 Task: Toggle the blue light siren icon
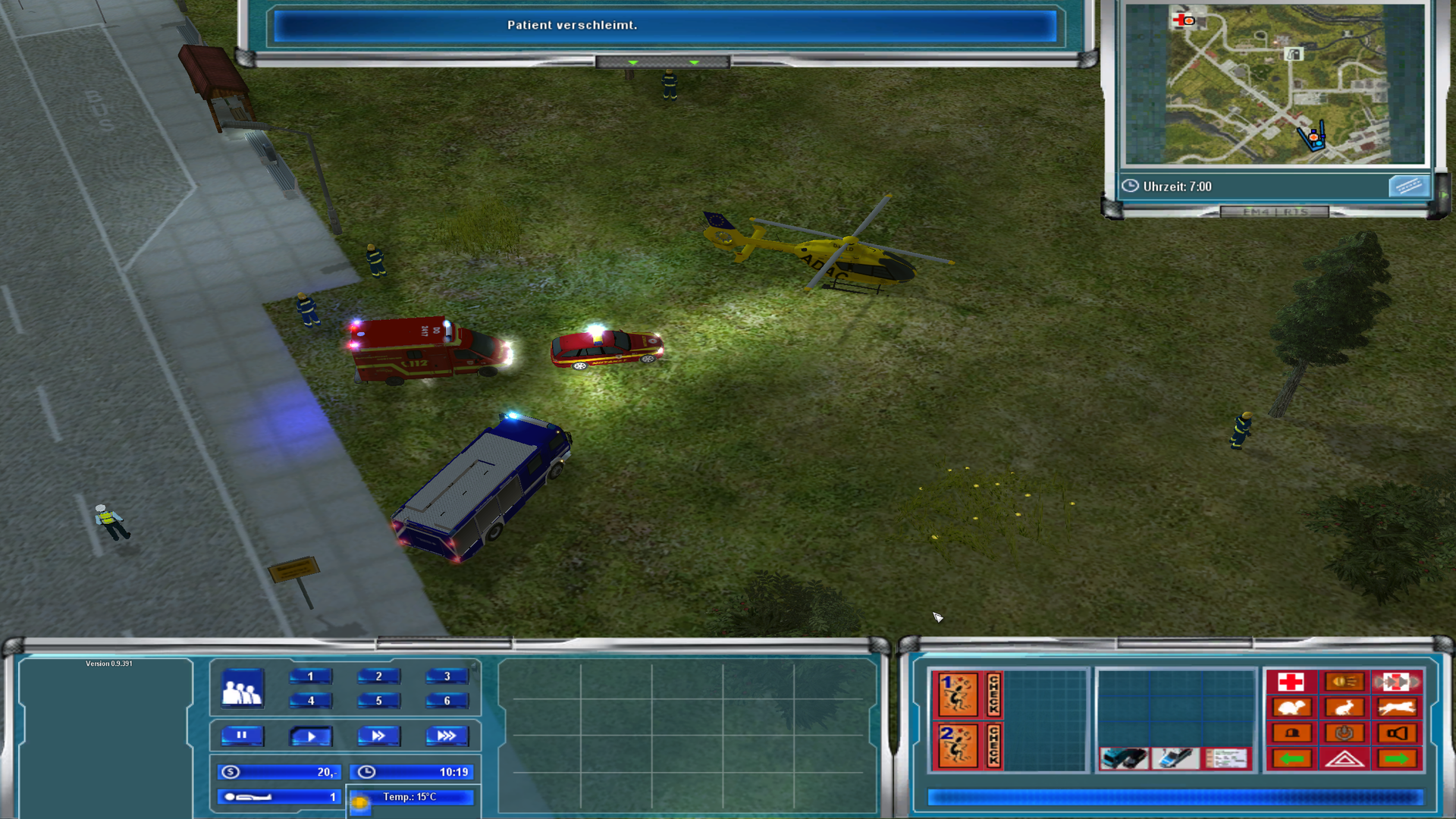1291,733
